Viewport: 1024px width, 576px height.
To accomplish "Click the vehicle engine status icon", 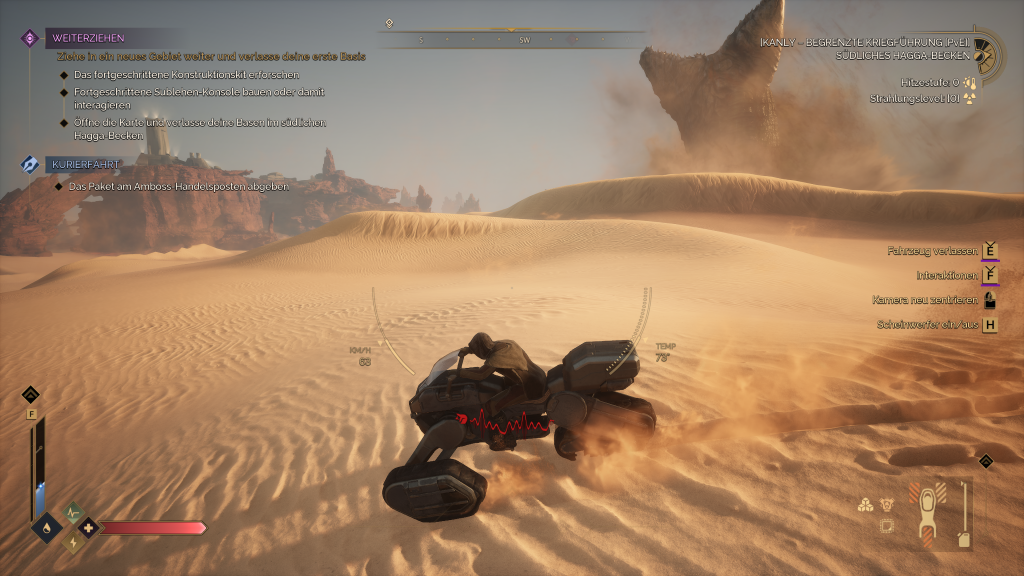I will (x=887, y=505).
